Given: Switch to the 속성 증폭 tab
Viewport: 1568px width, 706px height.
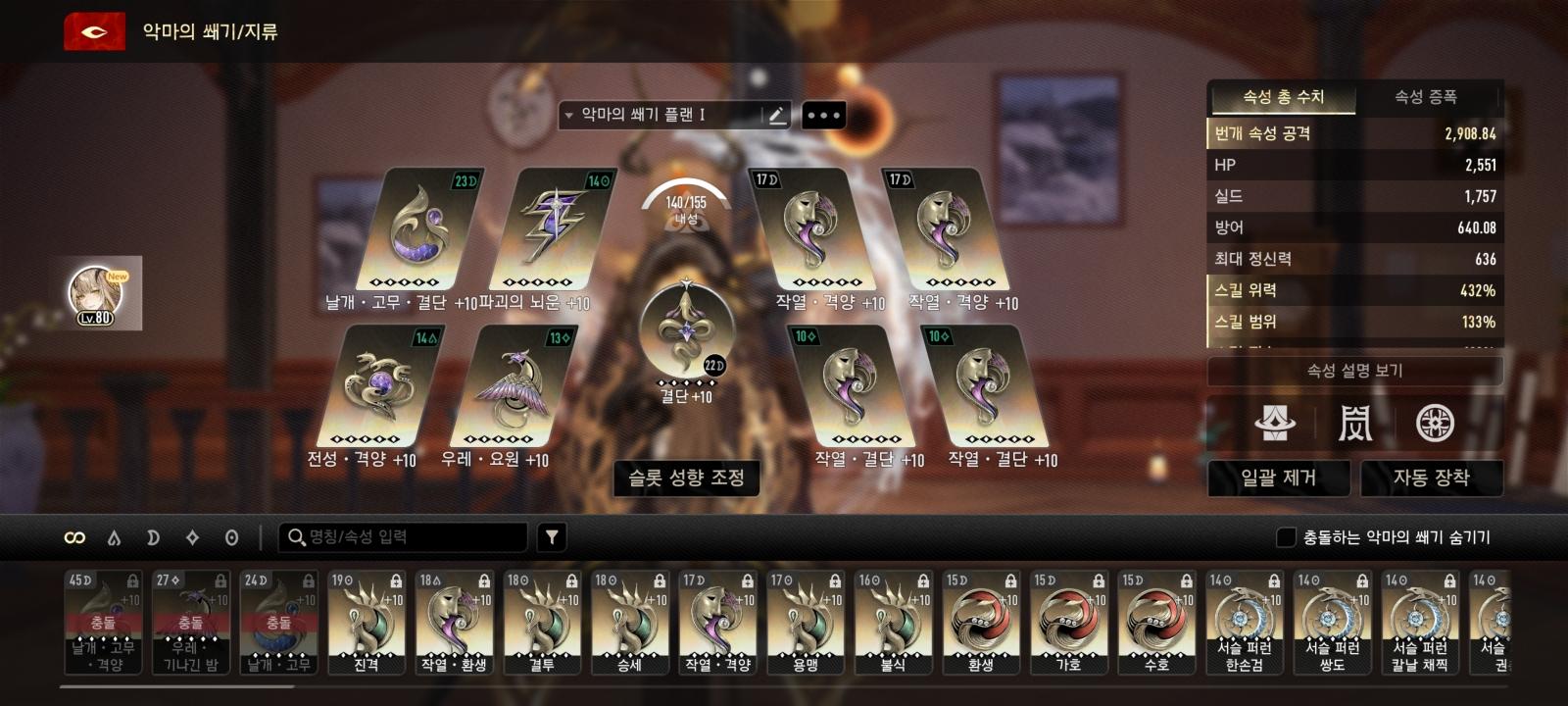Looking at the screenshot, I should click(x=1426, y=97).
